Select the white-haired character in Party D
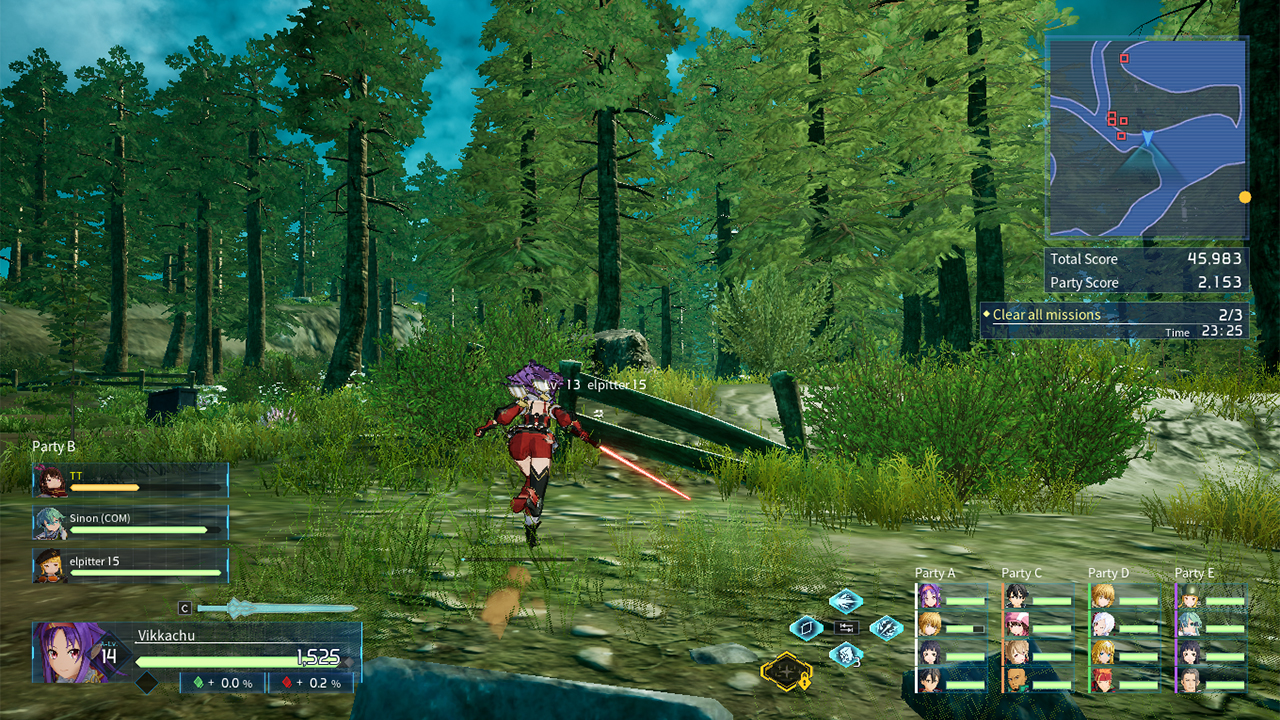Screen dimensions: 1280x720 click(x=1103, y=626)
